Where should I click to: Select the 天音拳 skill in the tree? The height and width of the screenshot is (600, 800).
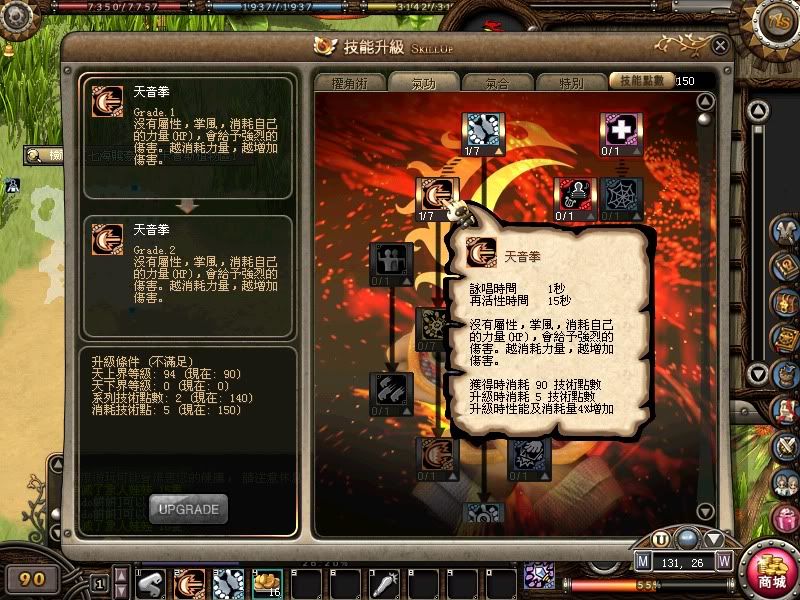click(437, 194)
